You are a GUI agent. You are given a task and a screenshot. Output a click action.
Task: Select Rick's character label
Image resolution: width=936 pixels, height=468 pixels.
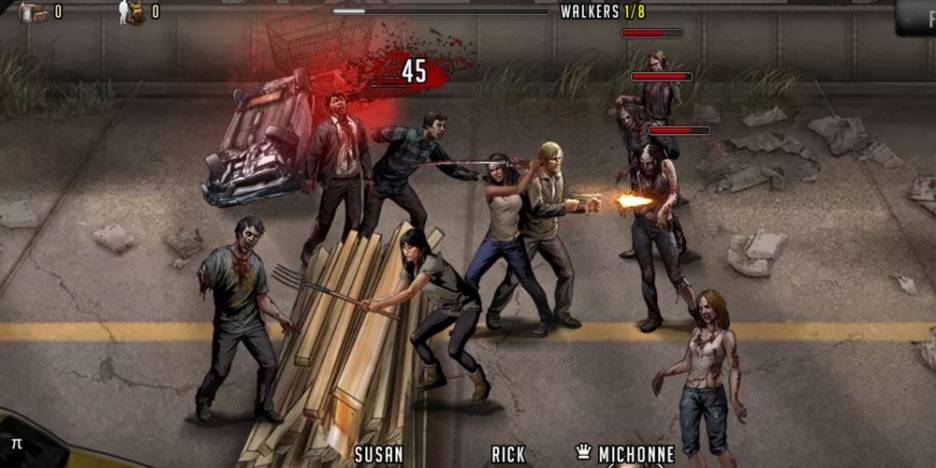tap(508, 455)
